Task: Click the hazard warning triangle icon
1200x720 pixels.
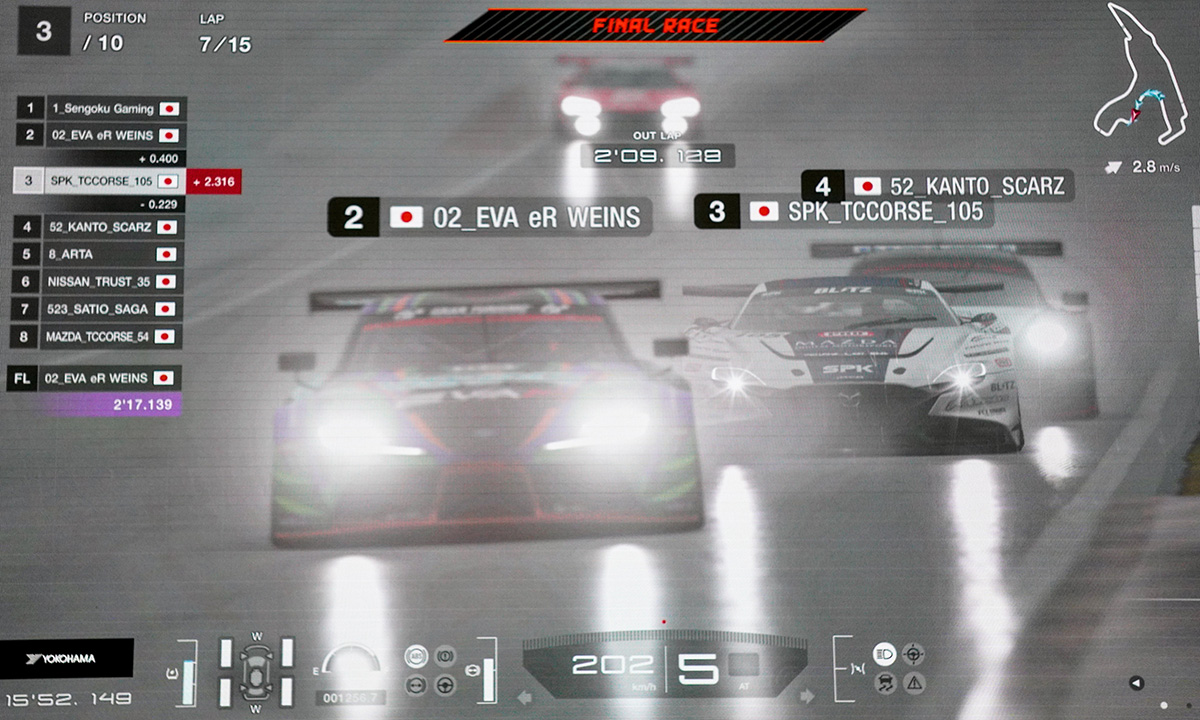Action: [913, 684]
